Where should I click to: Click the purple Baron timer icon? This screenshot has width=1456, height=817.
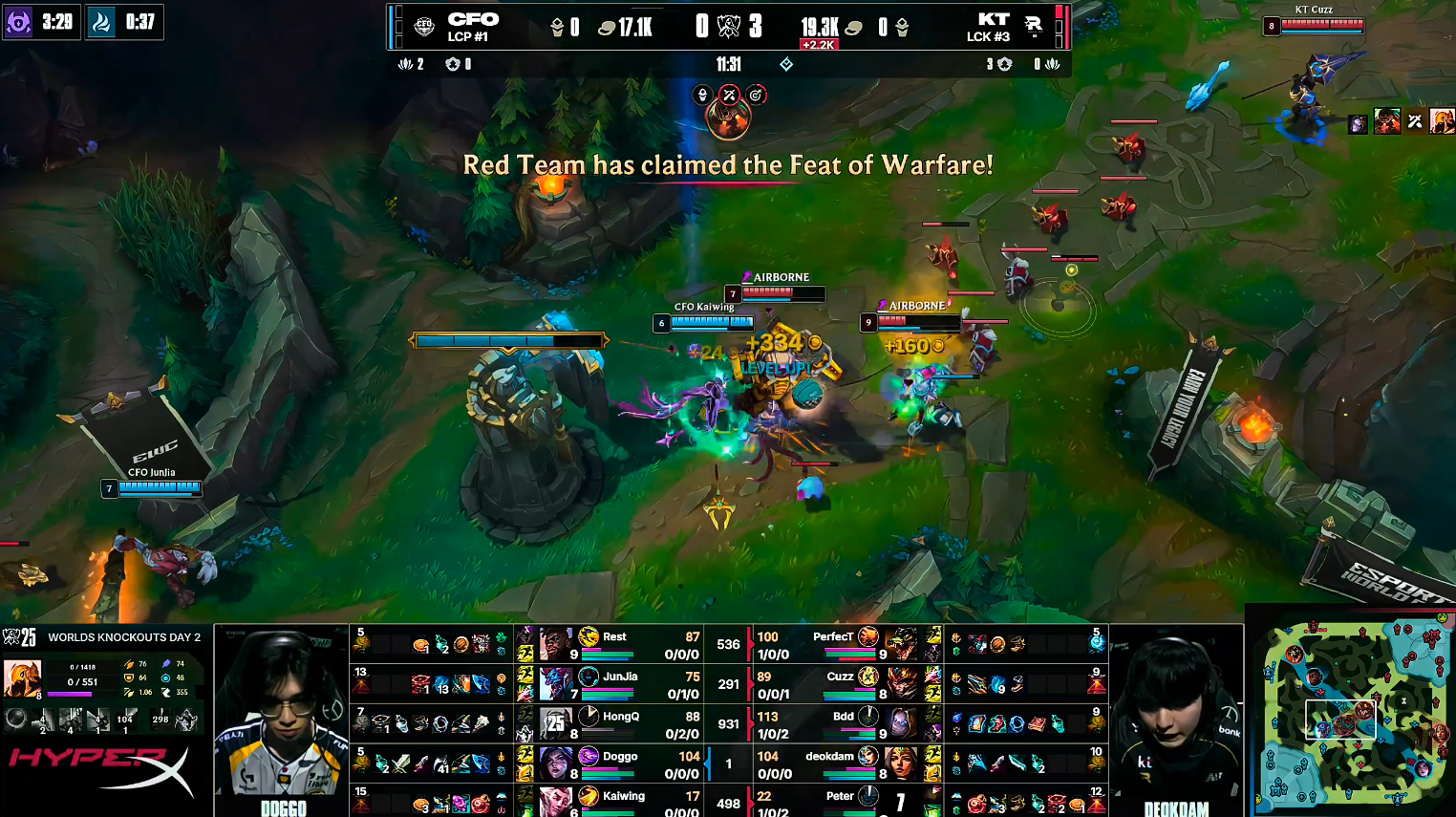coord(18,22)
